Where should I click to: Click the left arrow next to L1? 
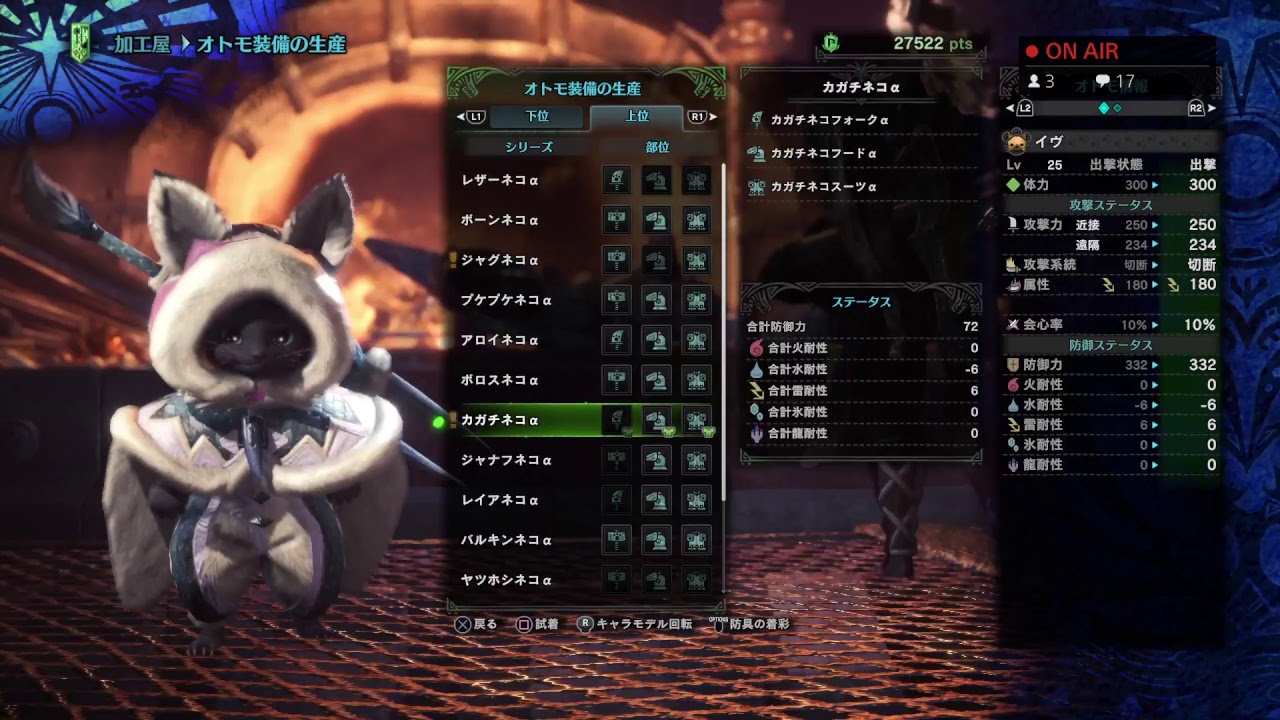459,116
